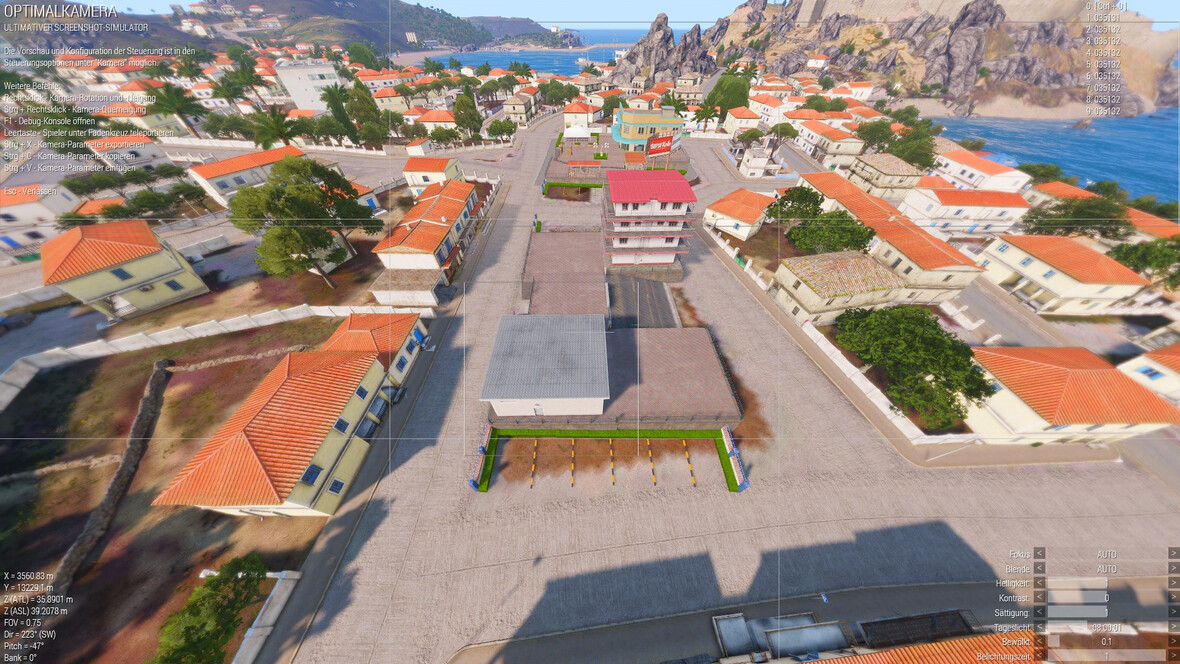Set the Kontrast slider bar
This screenshot has width=1180, height=664.
pos(1106,597)
